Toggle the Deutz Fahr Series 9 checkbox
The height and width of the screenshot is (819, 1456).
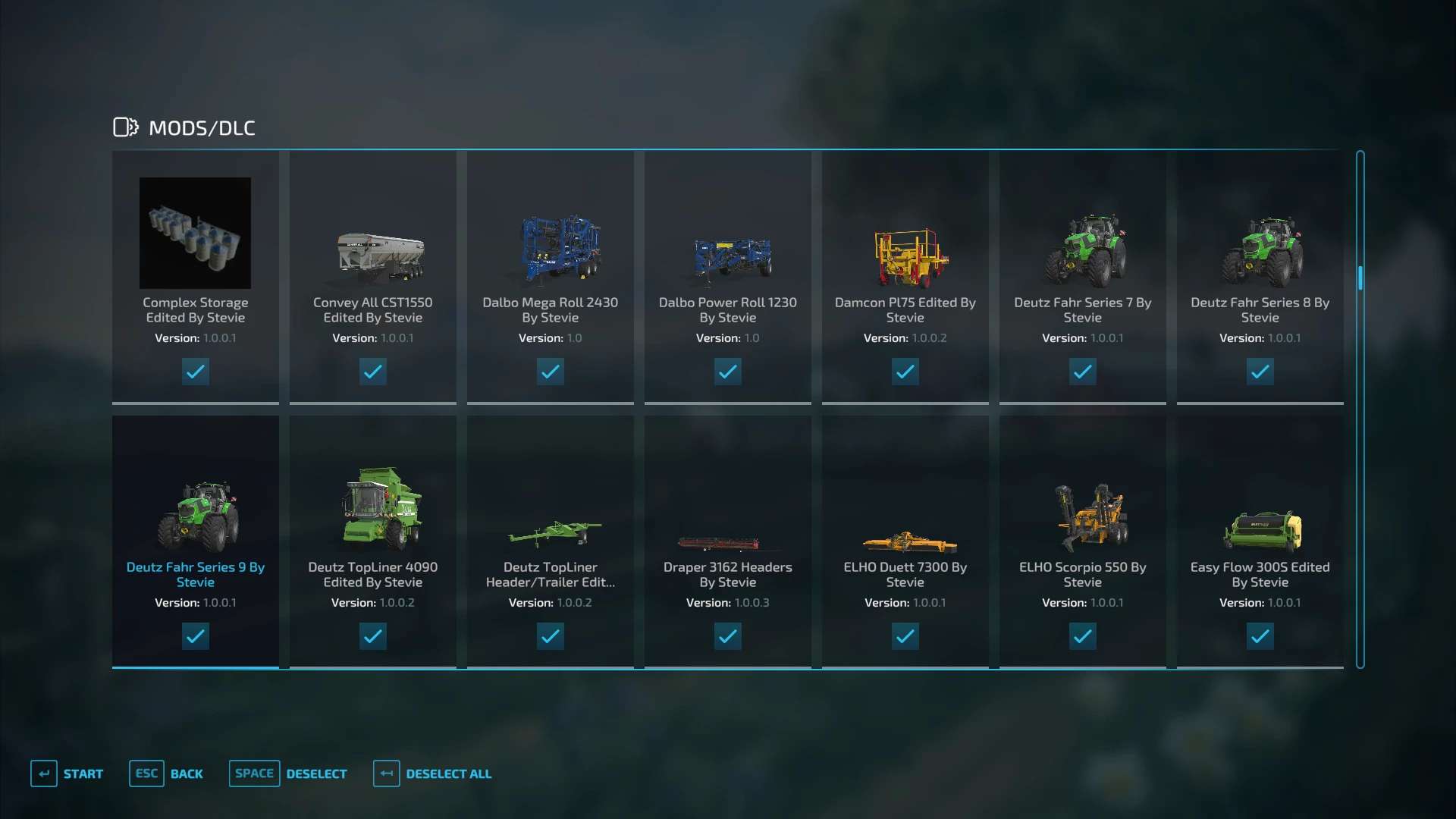[195, 636]
